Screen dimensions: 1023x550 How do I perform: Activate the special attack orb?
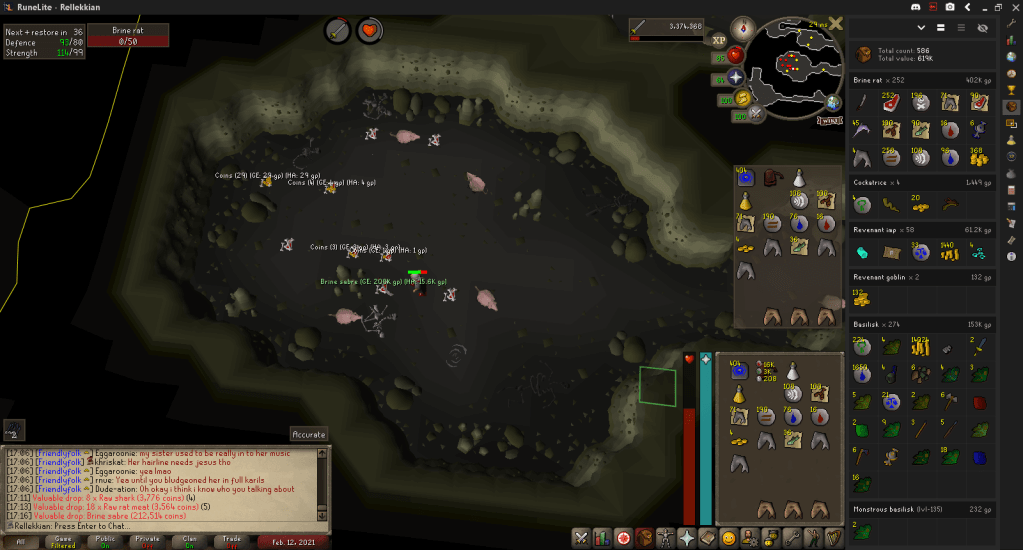[756, 113]
